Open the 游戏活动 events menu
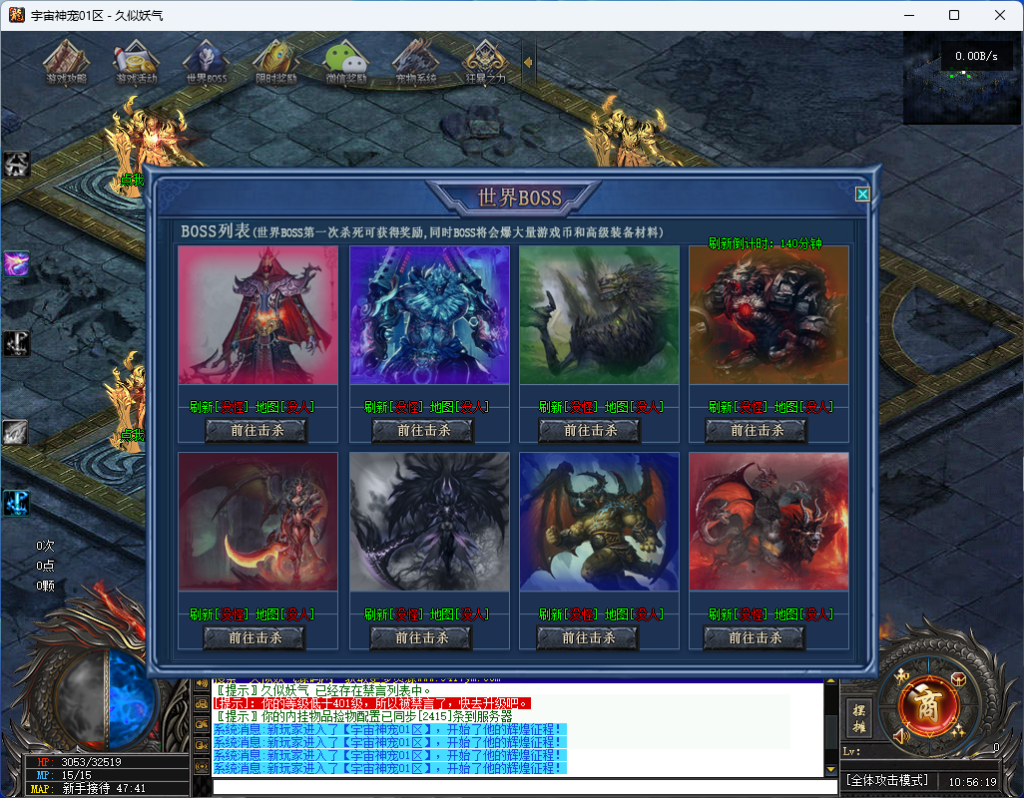 136,63
